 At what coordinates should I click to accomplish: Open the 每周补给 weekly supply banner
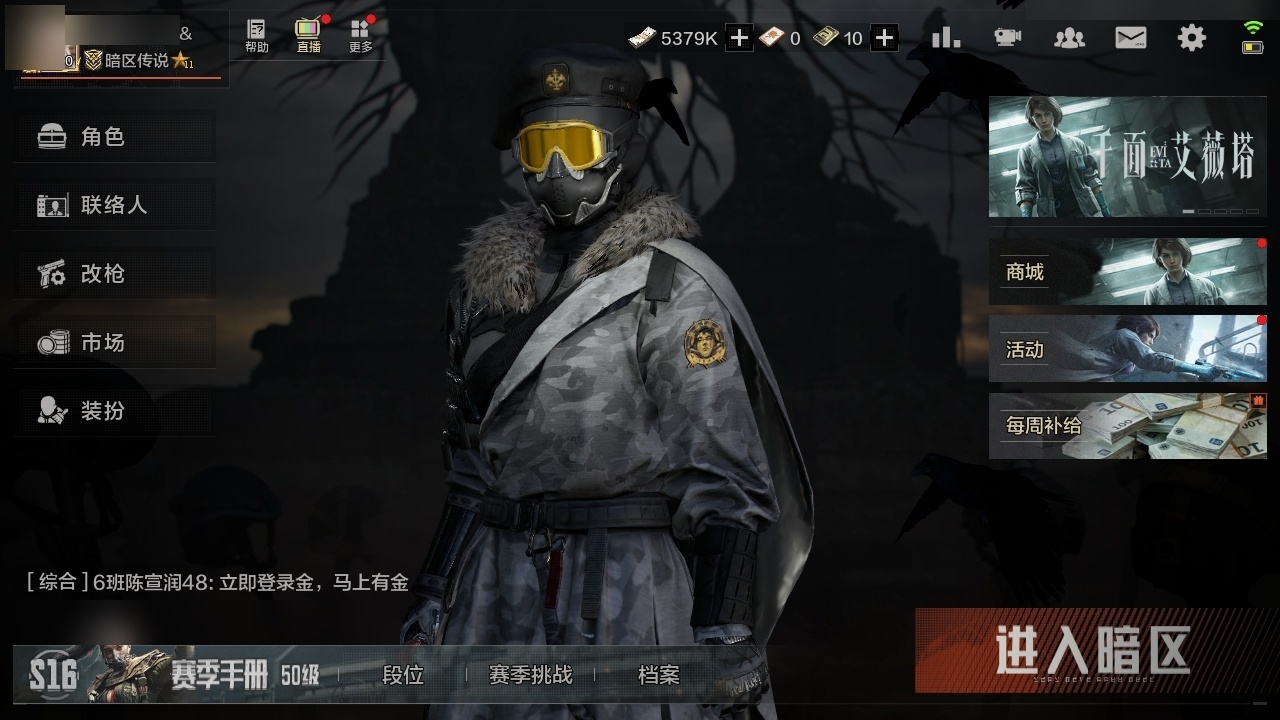[x=1127, y=426]
